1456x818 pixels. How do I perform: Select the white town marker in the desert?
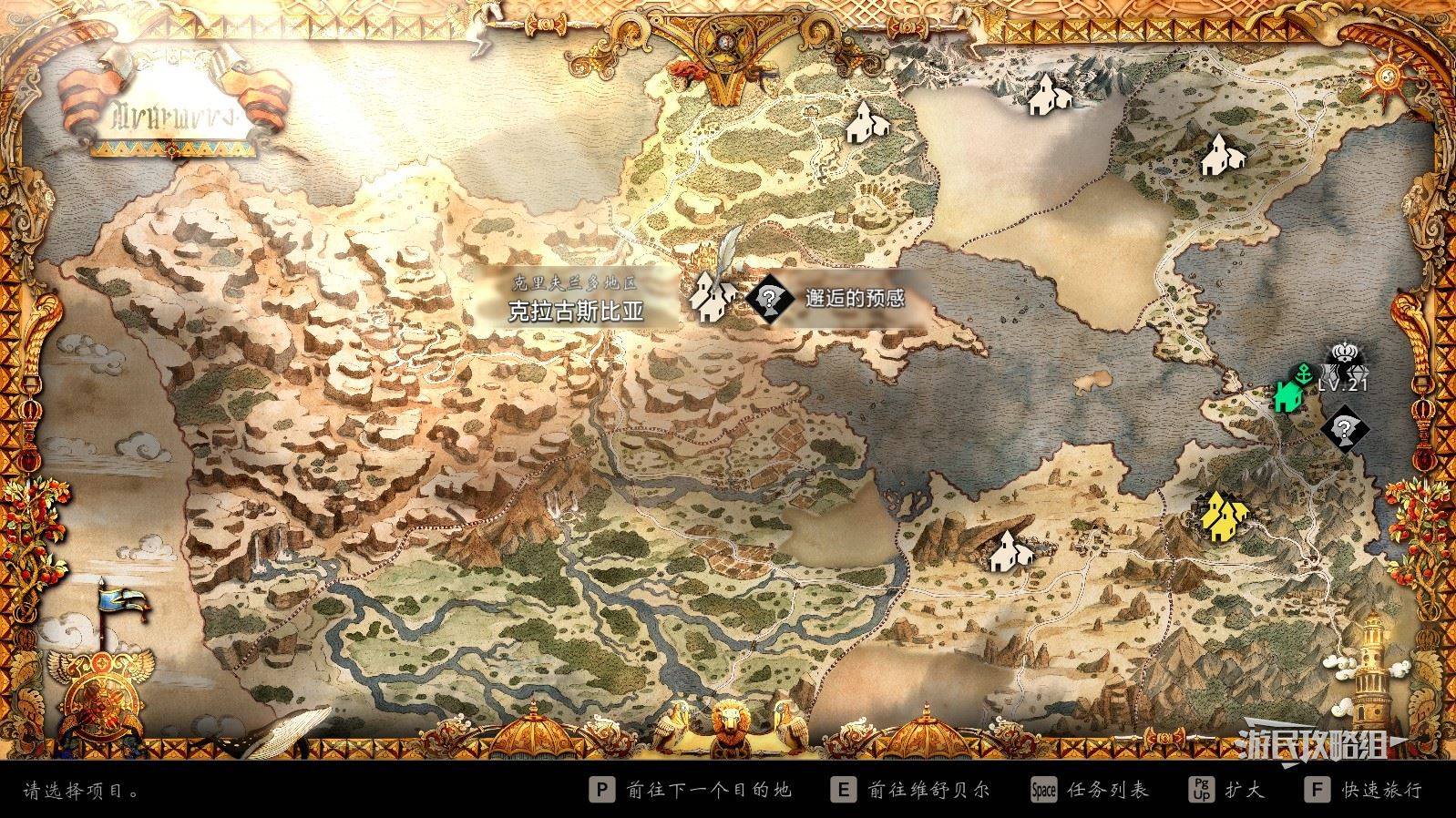1010,549
